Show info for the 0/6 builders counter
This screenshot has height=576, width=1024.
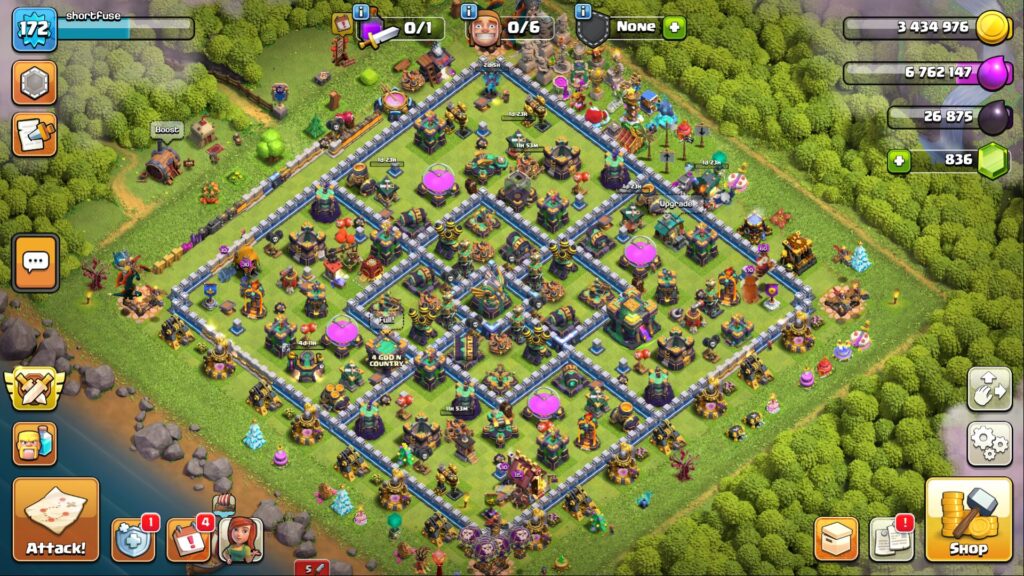pos(470,11)
